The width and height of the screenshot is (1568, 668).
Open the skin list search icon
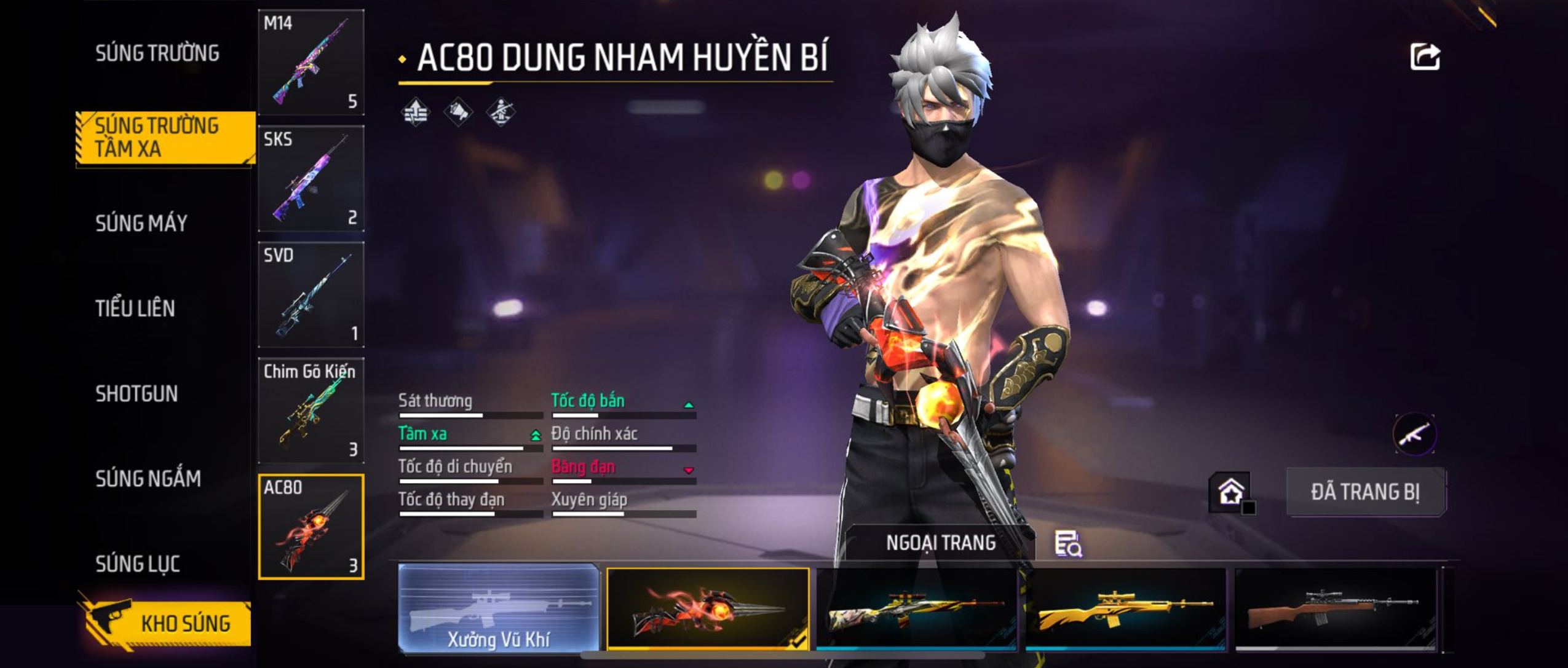pos(1068,544)
